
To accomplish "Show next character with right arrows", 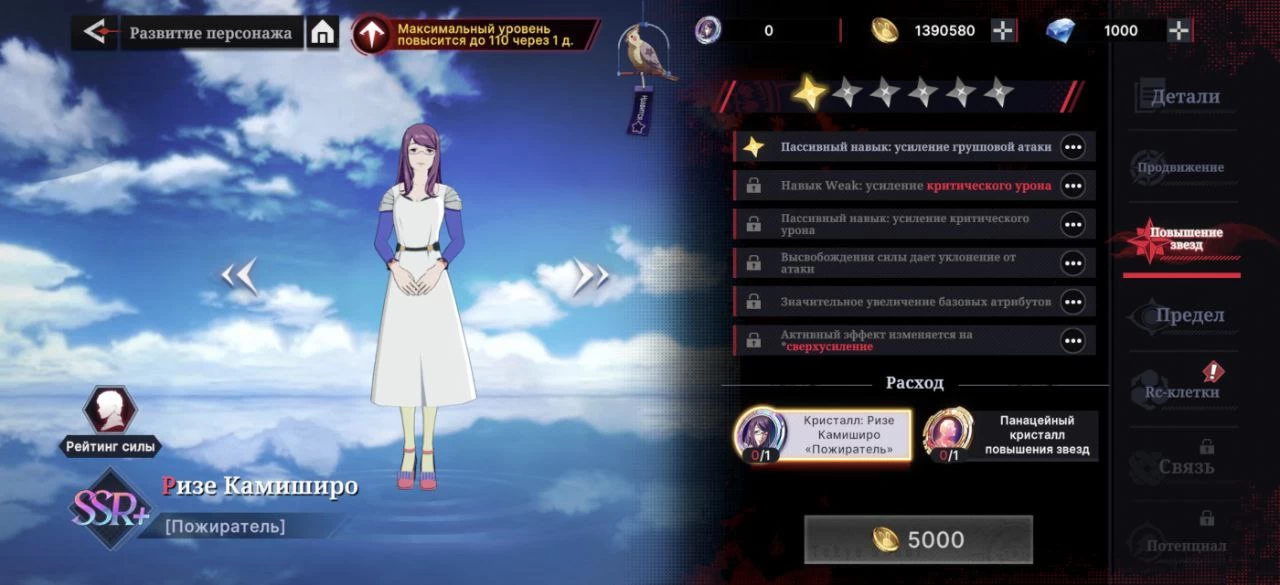I will (x=591, y=276).
